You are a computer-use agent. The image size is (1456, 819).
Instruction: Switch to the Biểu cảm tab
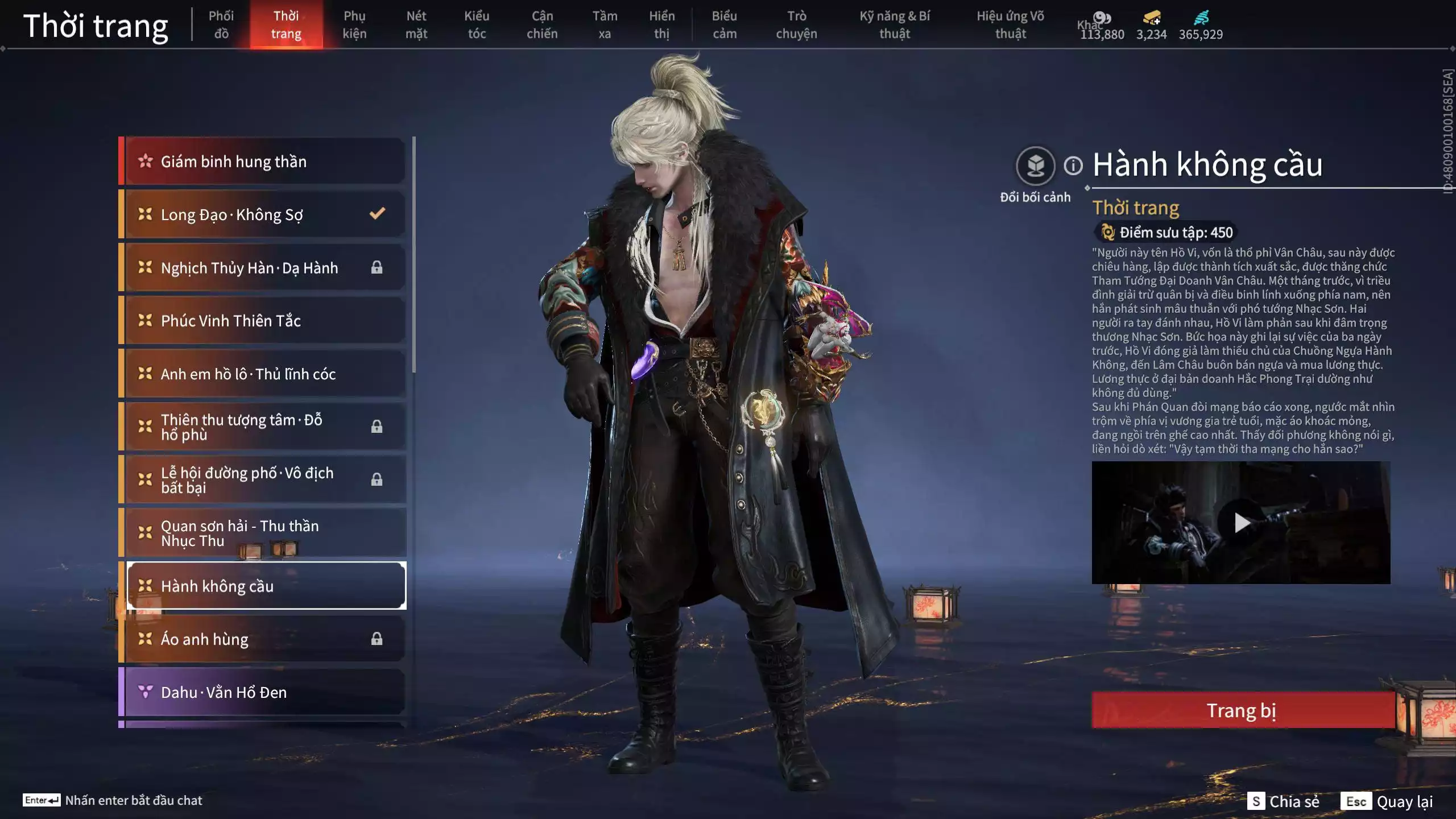(725, 24)
